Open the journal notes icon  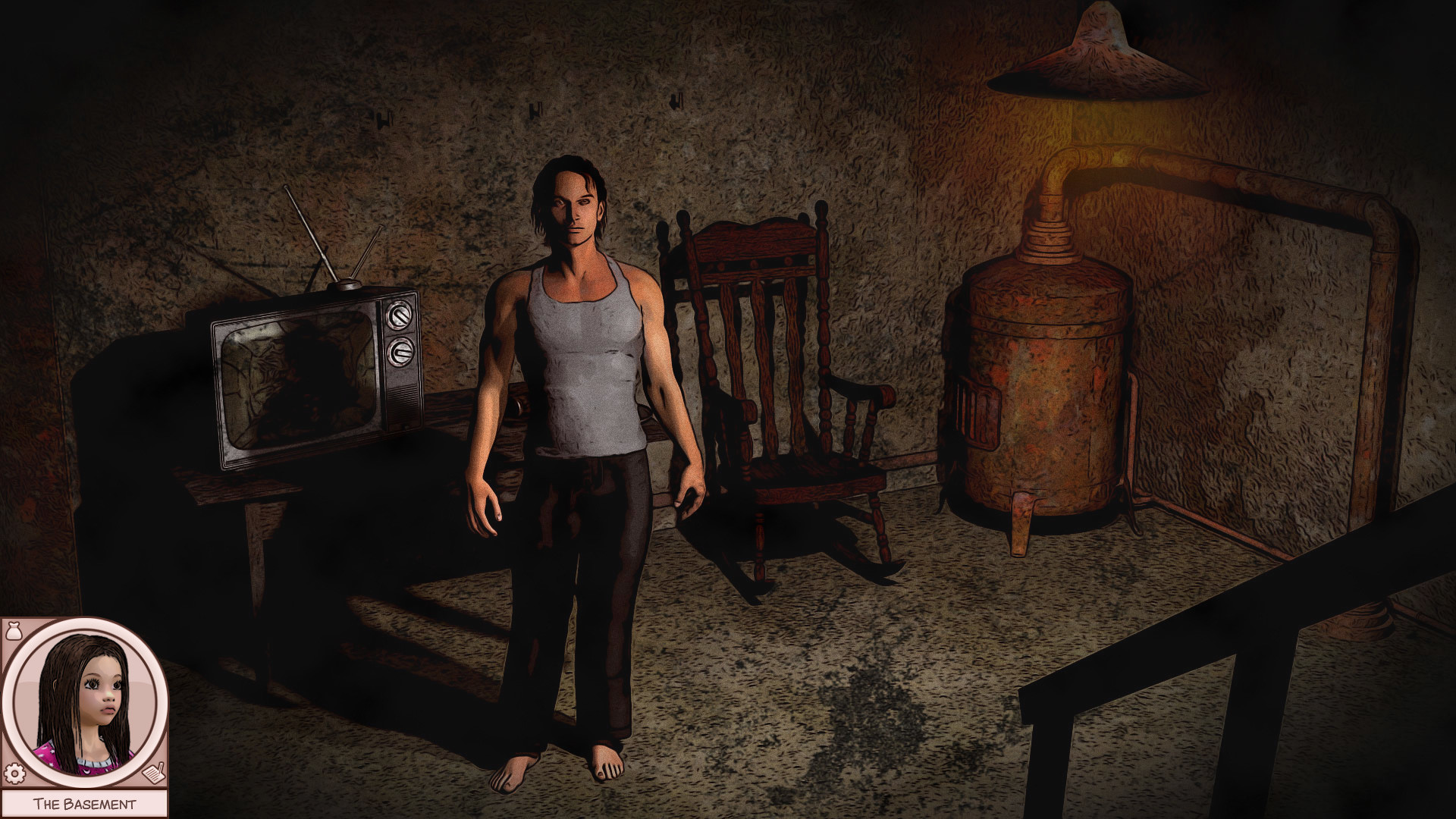(153, 773)
